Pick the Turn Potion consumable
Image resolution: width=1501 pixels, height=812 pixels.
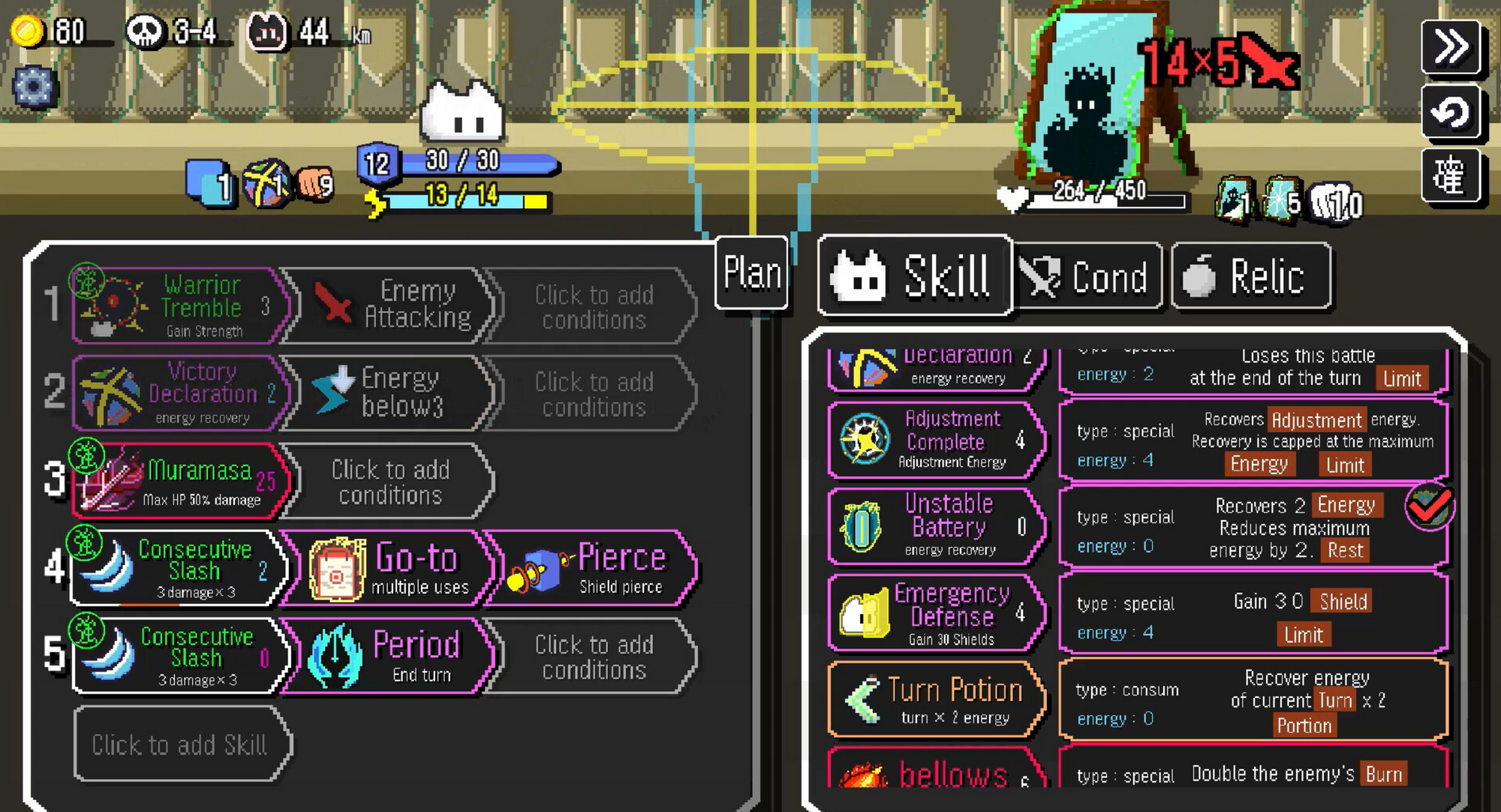coord(937,700)
